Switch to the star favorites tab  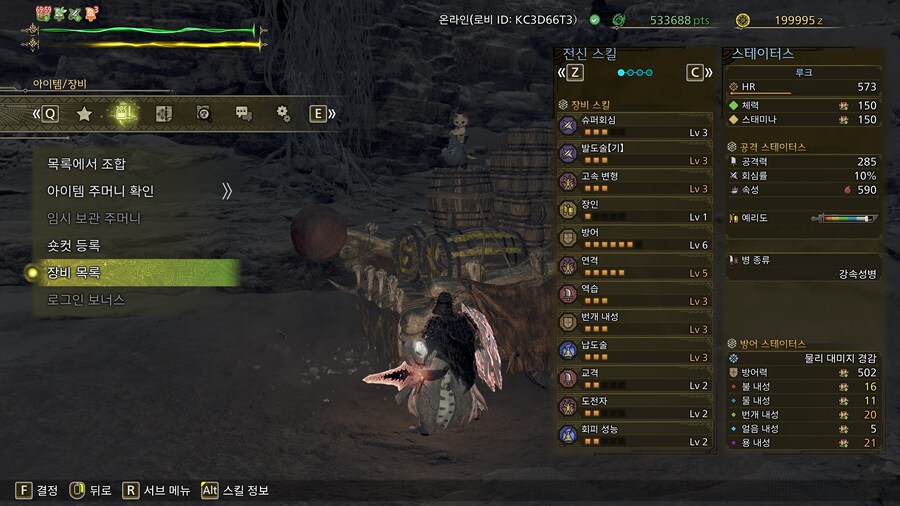(x=85, y=114)
